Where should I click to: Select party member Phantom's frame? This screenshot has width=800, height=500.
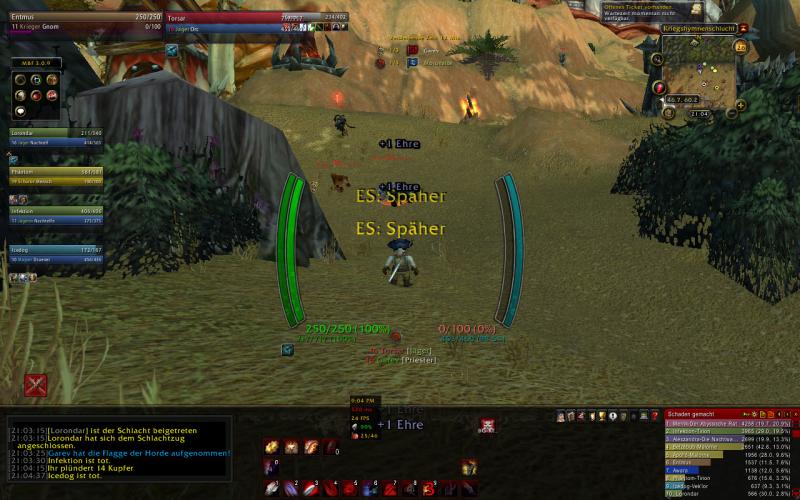tap(54, 176)
